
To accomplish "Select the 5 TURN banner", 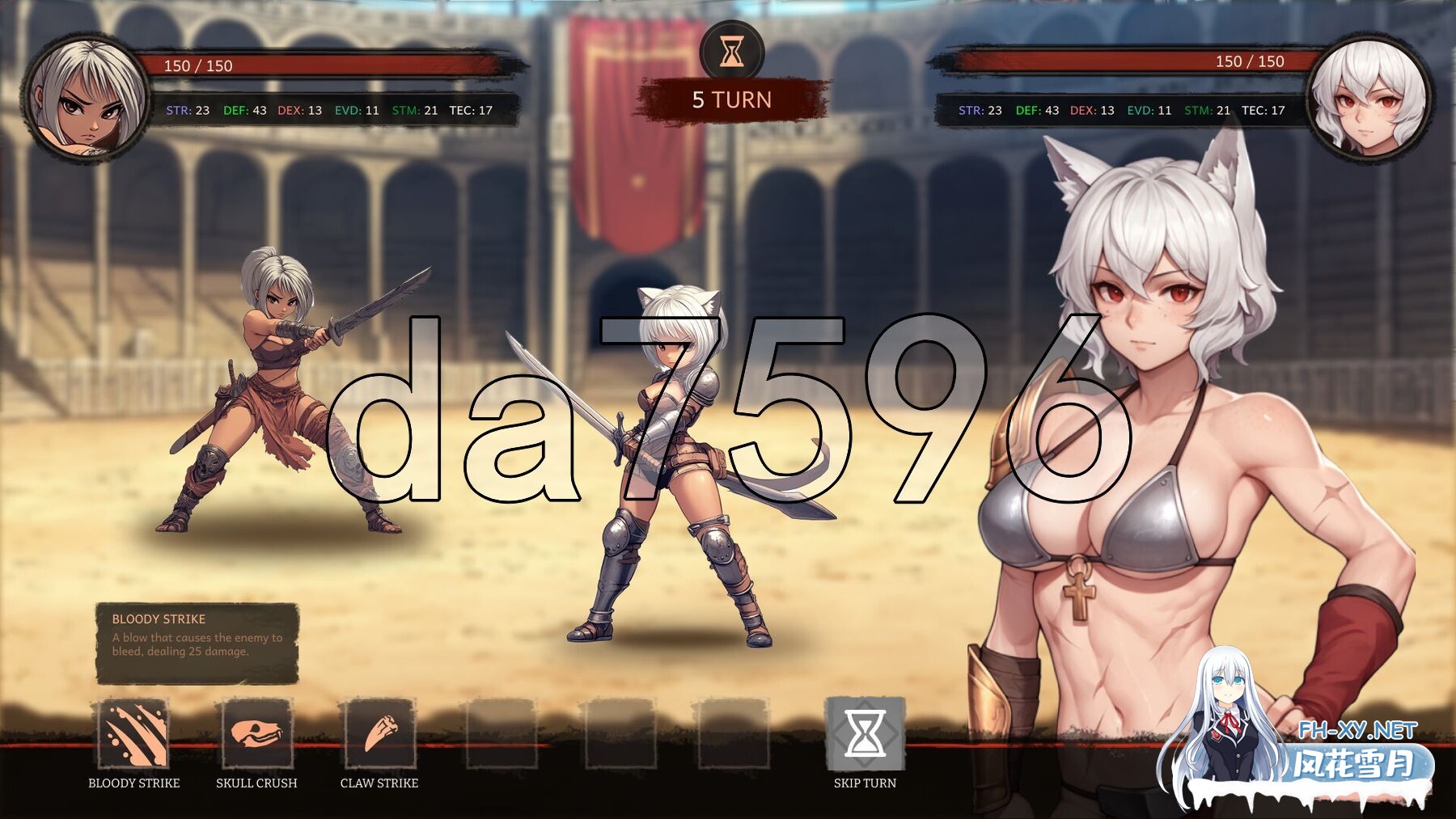I will coord(730,100).
